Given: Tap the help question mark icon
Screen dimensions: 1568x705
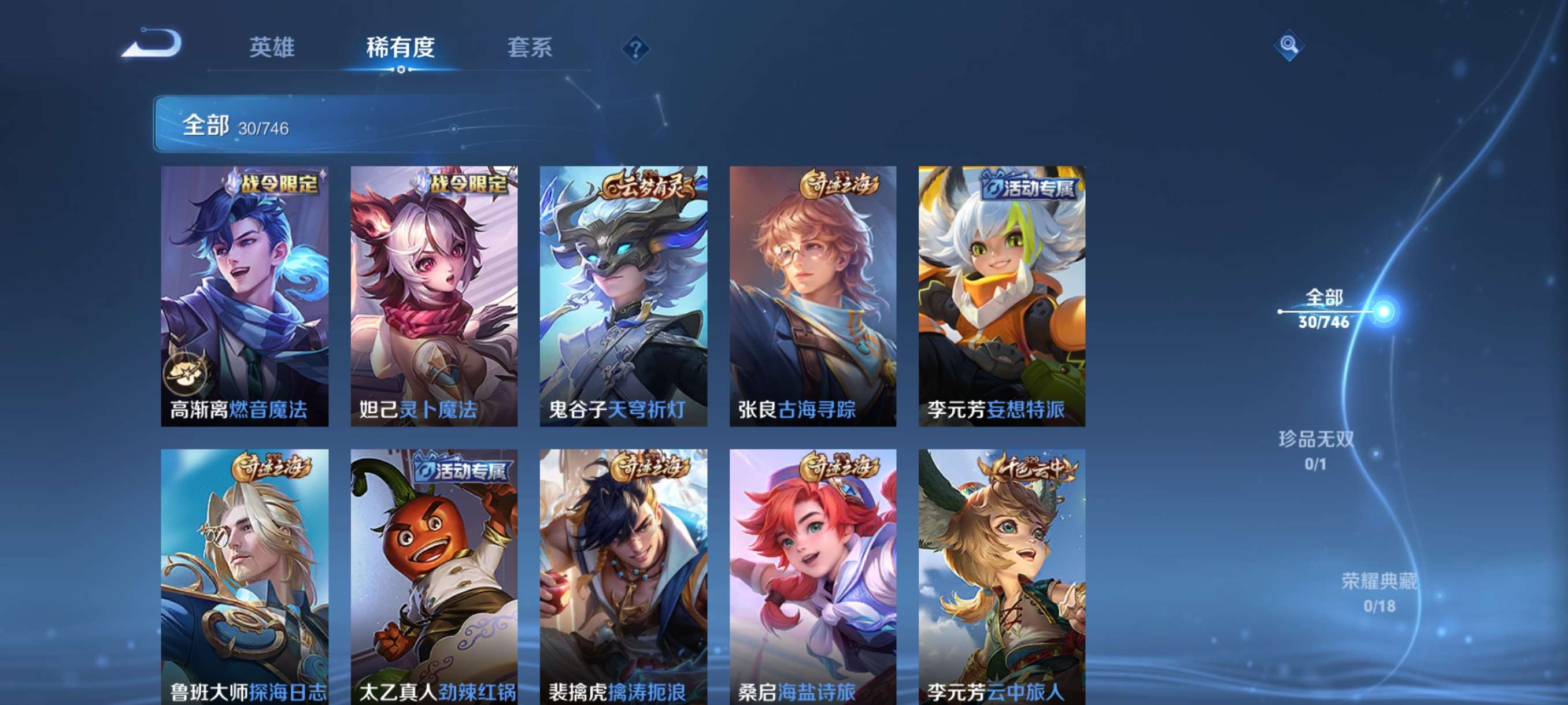Looking at the screenshot, I should click(635, 47).
